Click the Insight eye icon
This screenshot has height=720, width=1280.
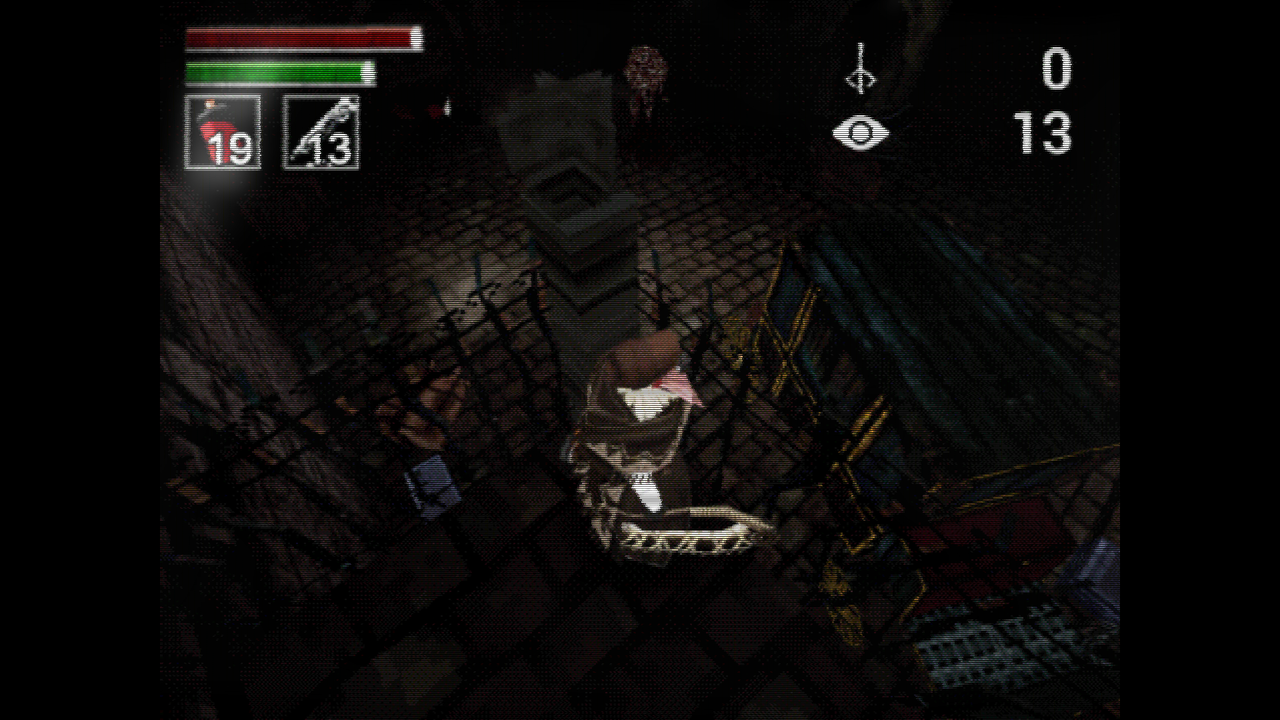pyautogui.click(x=862, y=131)
